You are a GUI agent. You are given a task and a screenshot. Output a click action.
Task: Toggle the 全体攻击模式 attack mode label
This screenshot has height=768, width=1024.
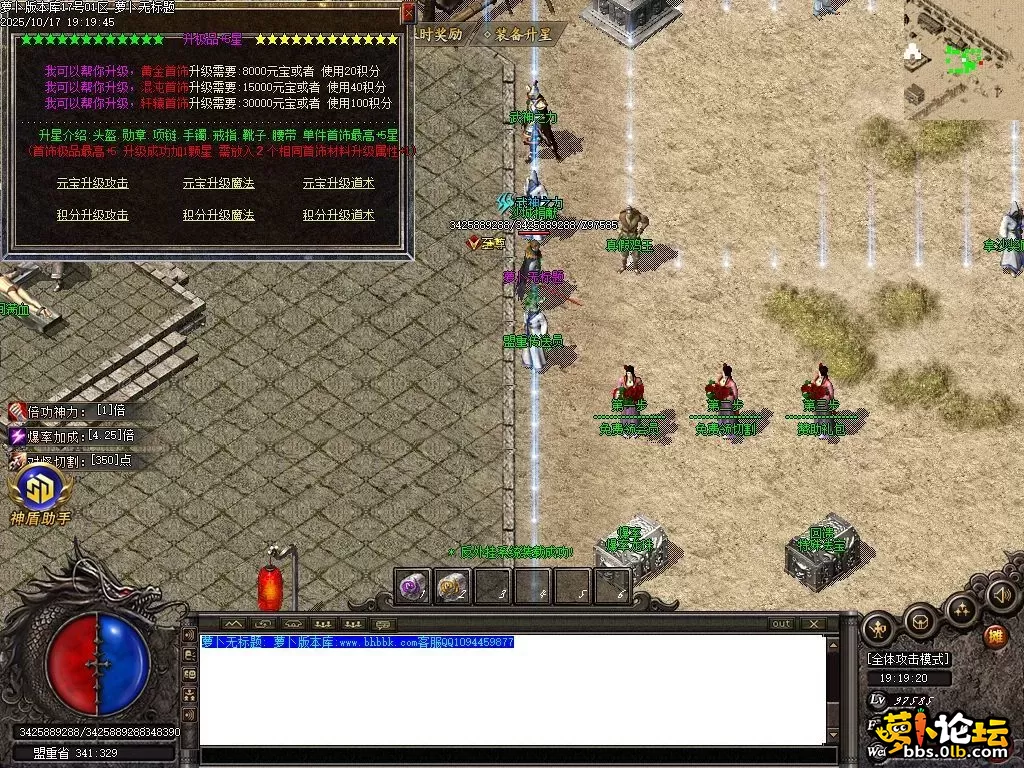click(909, 659)
